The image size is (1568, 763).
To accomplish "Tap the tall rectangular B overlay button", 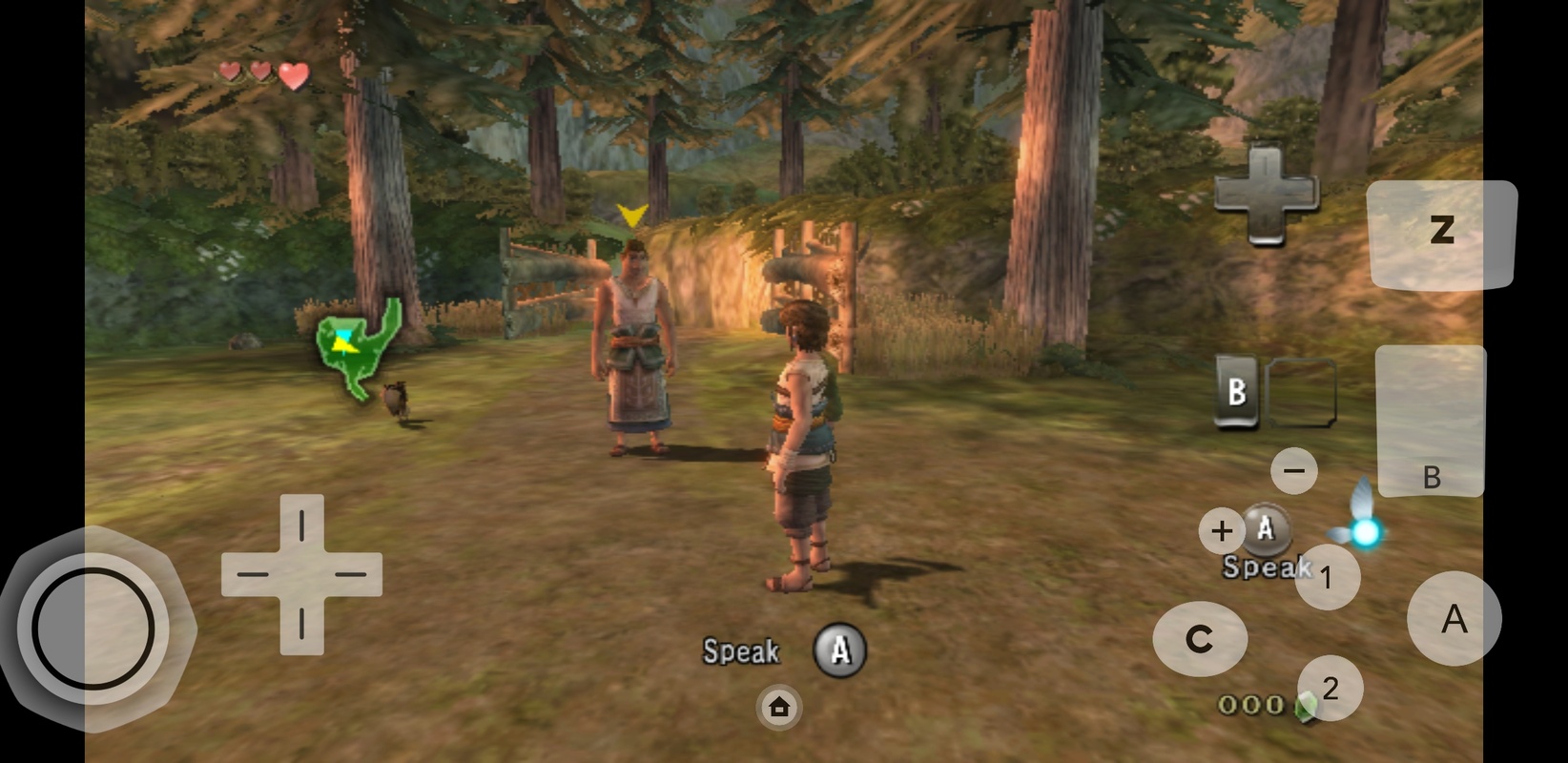I will (1430, 422).
